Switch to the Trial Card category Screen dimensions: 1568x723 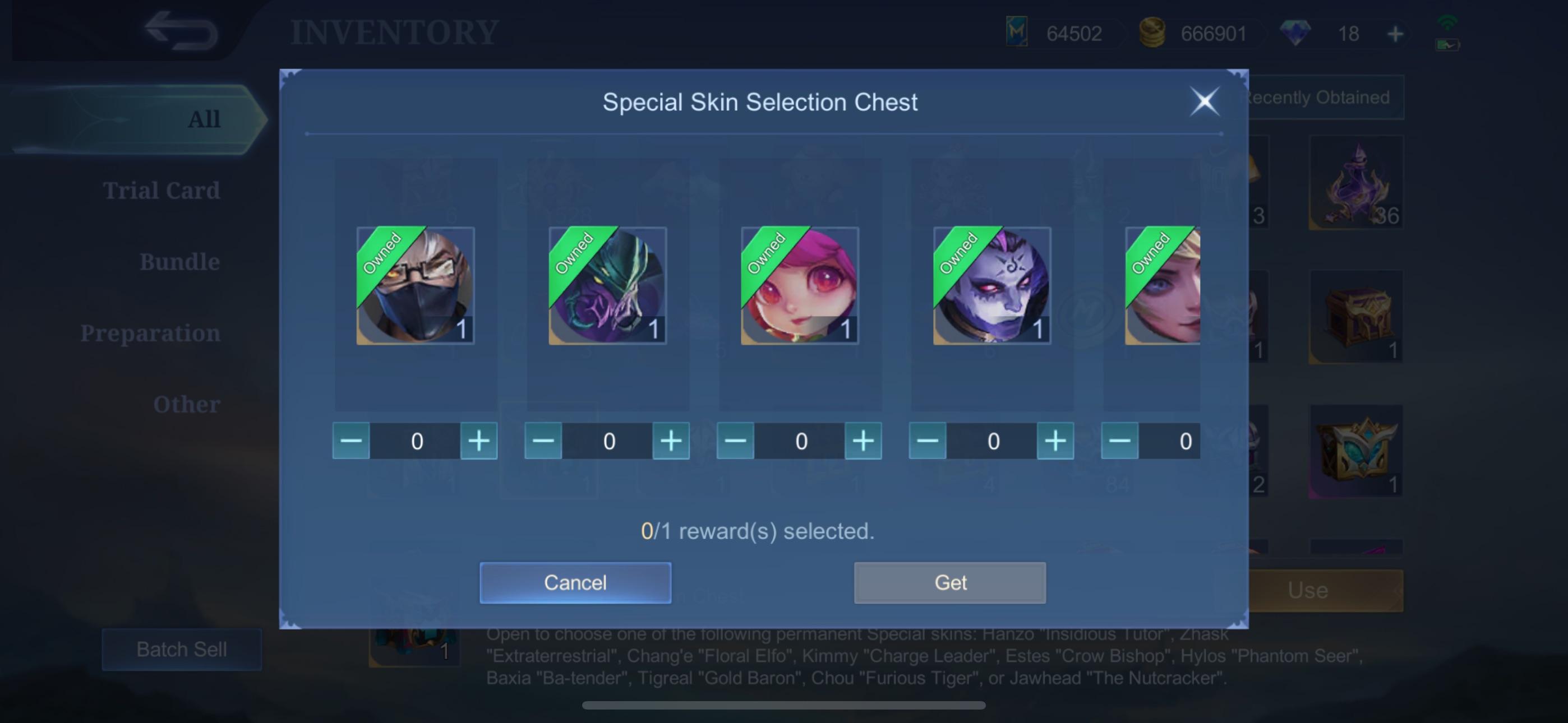coord(162,190)
